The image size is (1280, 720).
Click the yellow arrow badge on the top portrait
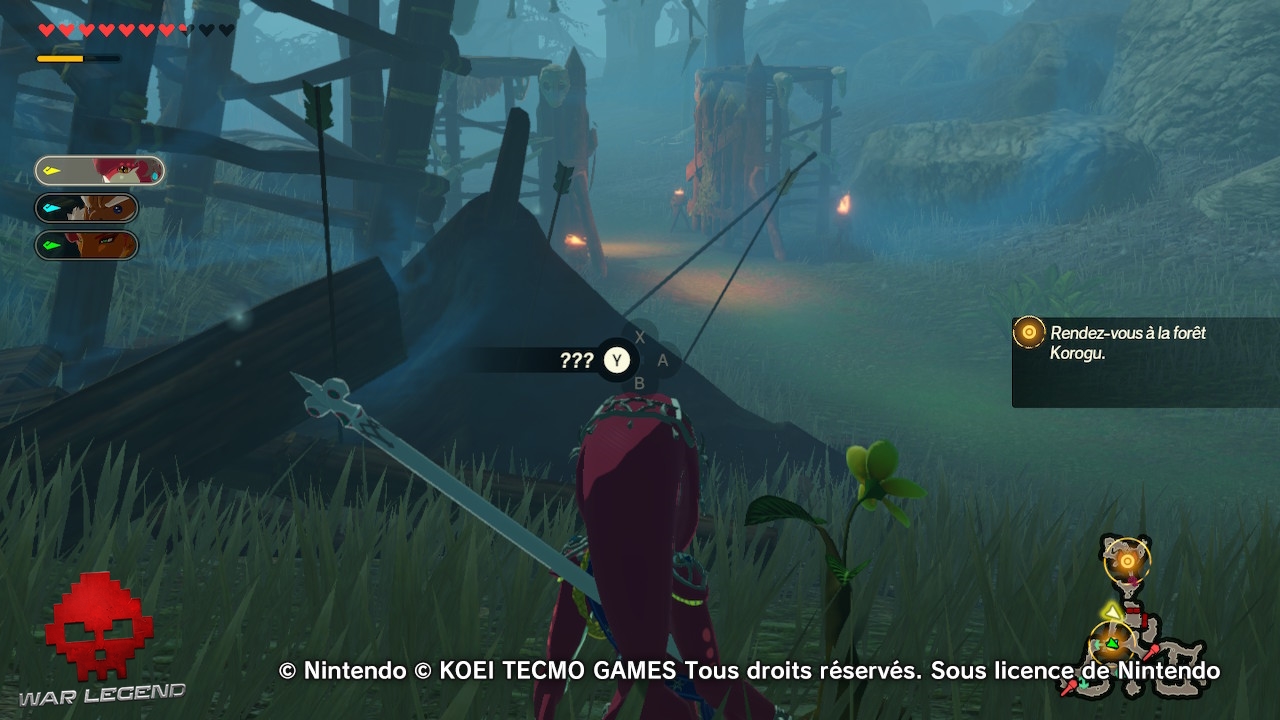(52, 170)
